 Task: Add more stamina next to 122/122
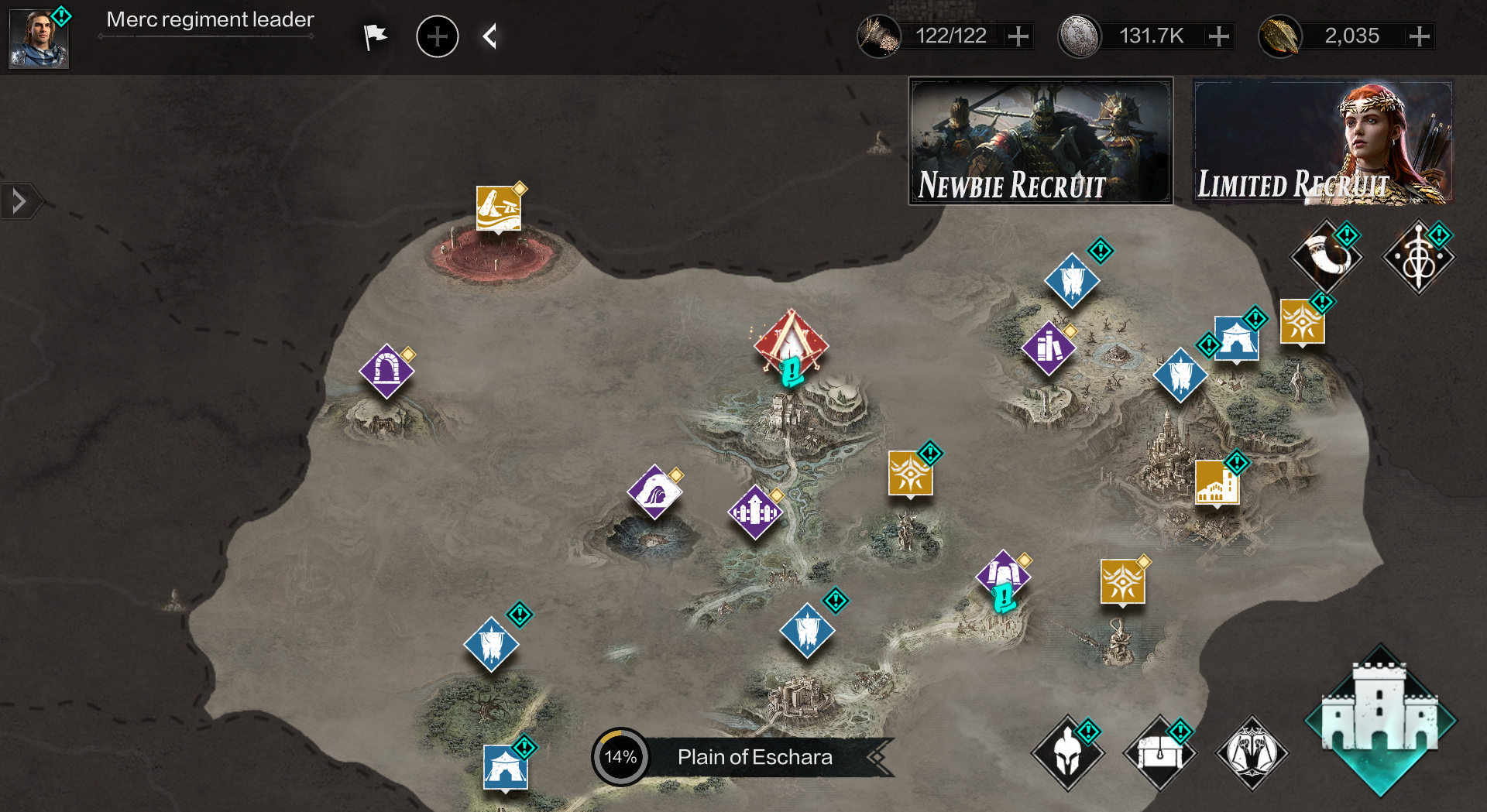tap(1018, 36)
